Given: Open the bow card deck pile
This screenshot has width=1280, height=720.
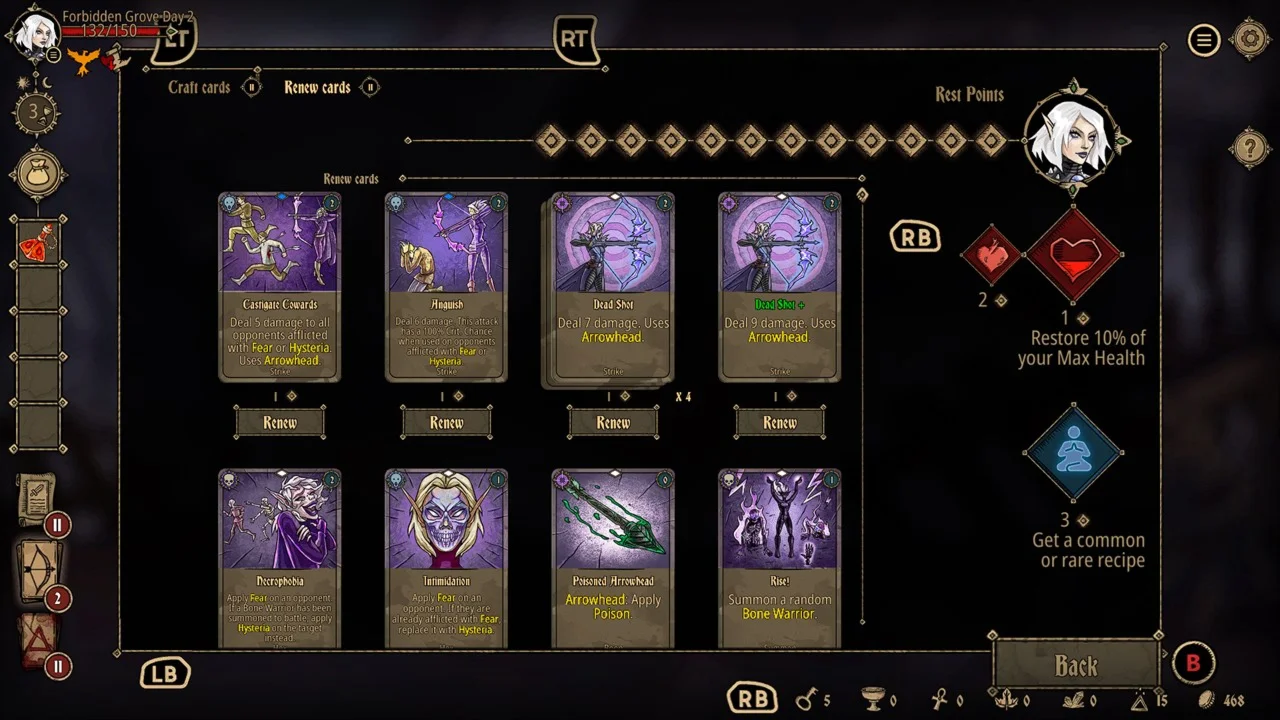Looking at the screenshot, I should click(x=38, y=569).
